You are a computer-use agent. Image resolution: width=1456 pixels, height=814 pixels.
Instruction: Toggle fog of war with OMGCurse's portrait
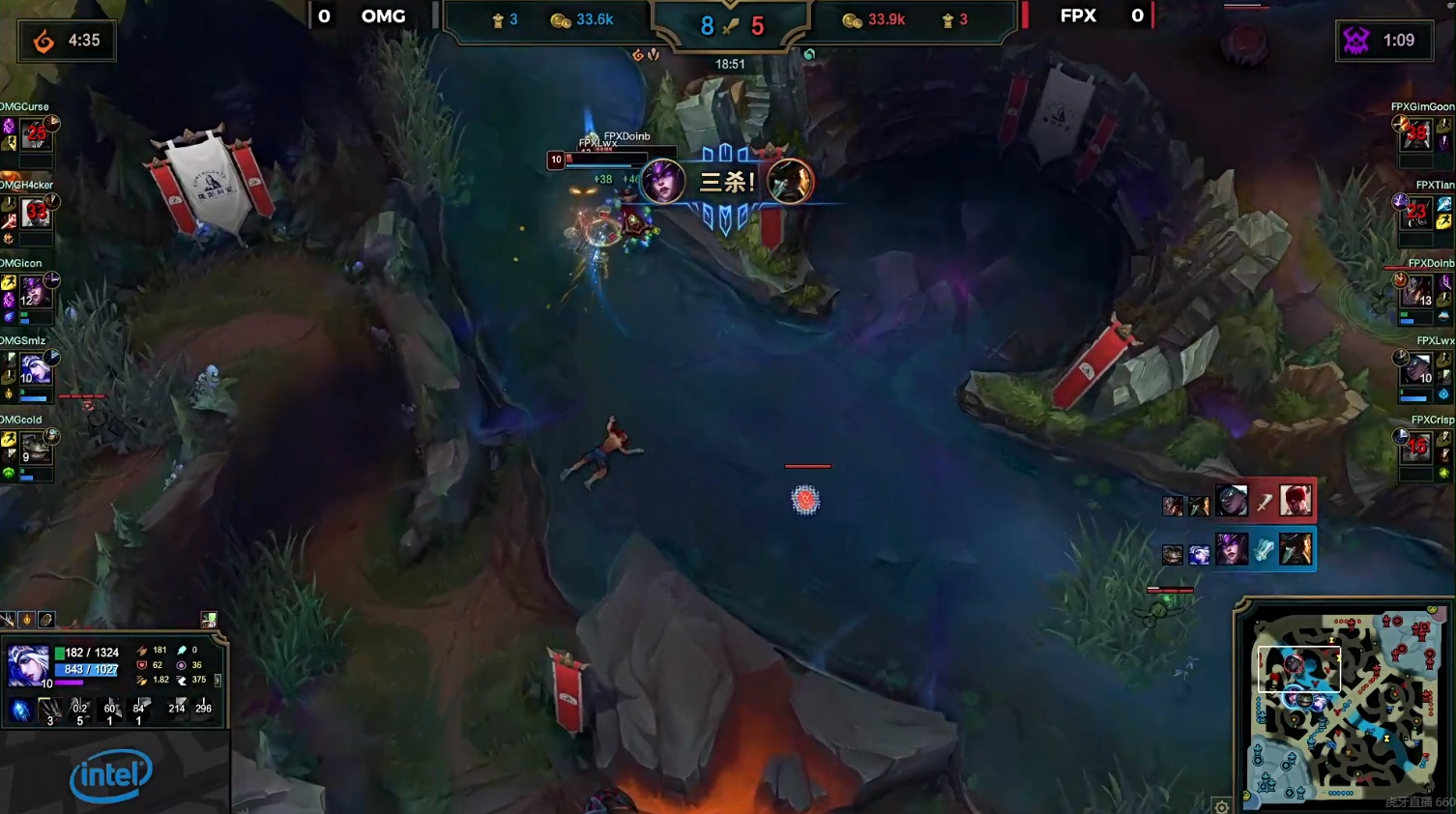point(37,135)
